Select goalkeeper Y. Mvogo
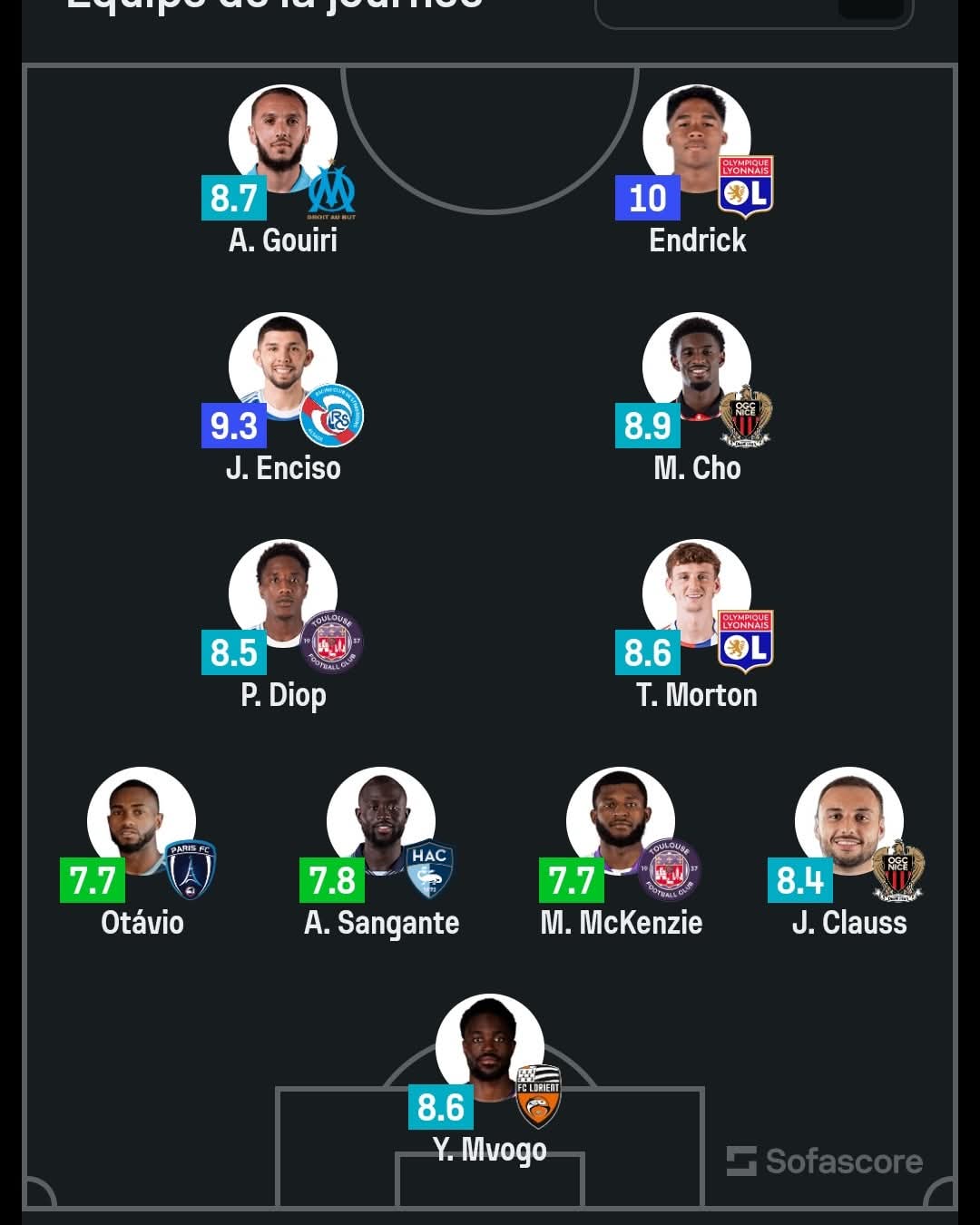980x1225 pixels. coord(490,1049)
